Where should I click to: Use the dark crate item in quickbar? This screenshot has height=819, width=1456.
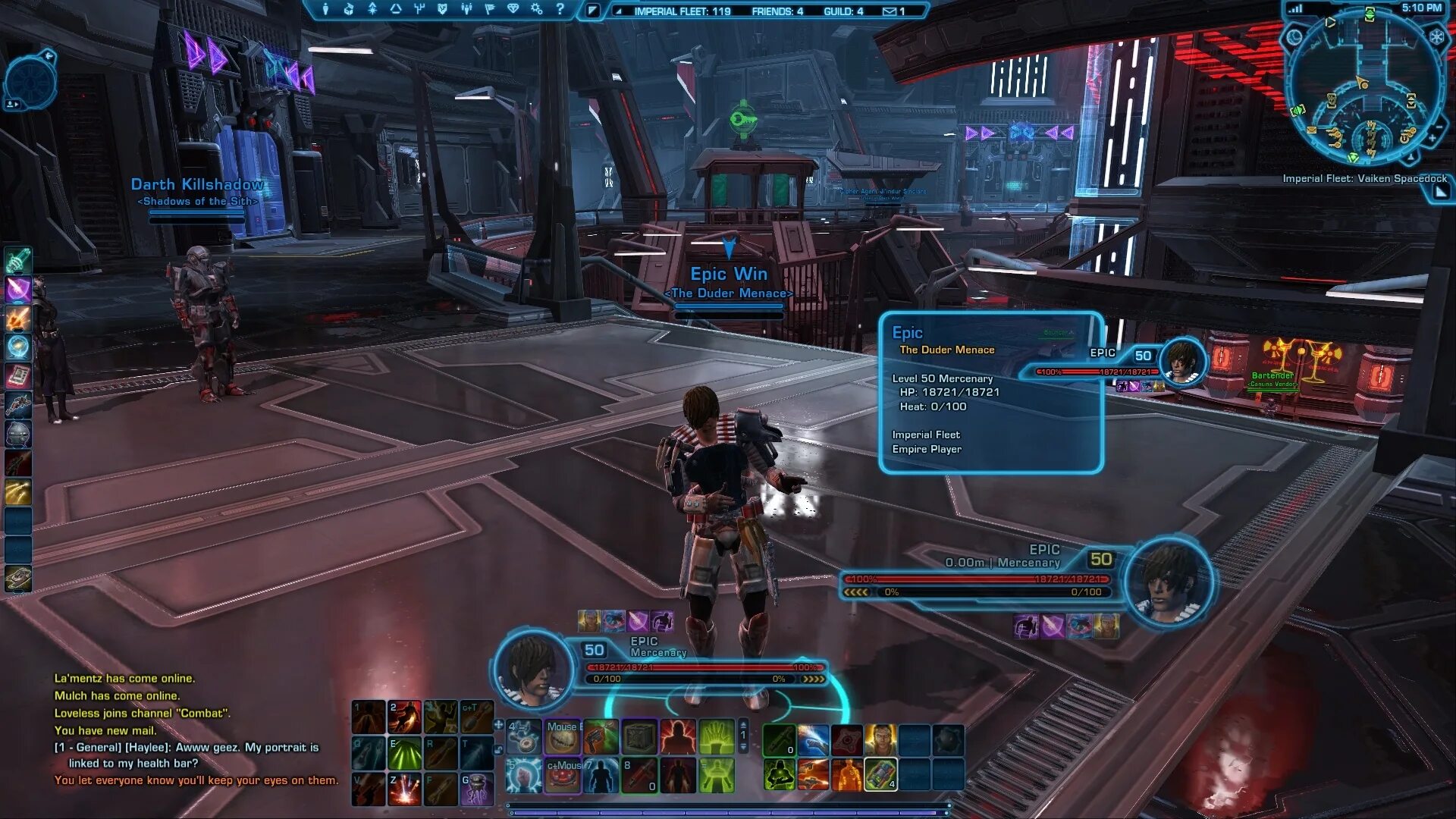tap(639, 736)
